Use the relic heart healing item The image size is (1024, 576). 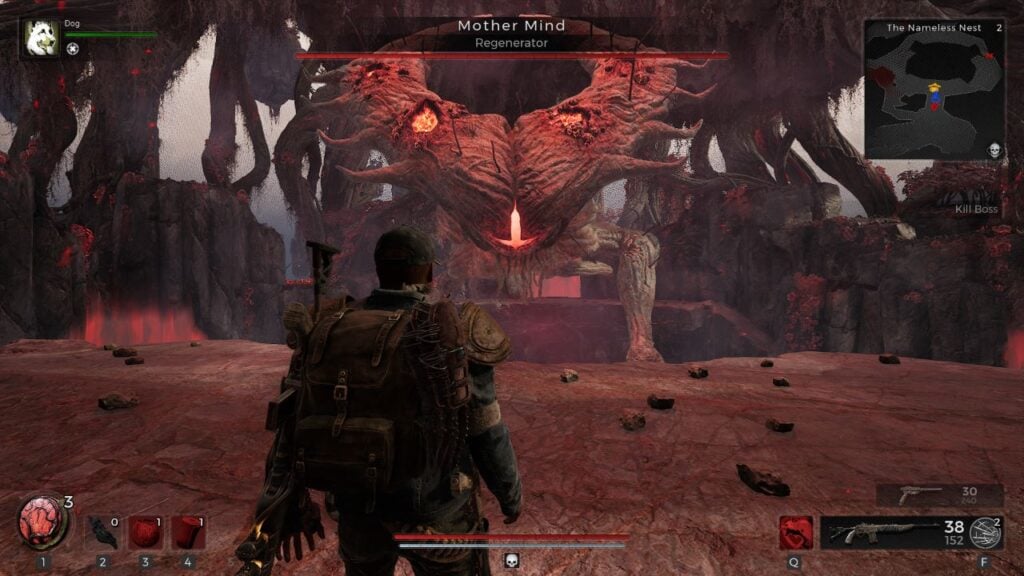(42, 523)
